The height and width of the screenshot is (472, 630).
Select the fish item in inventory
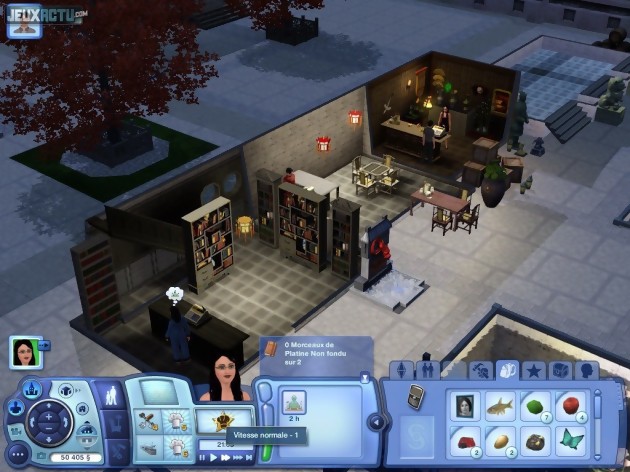point(500,405)
